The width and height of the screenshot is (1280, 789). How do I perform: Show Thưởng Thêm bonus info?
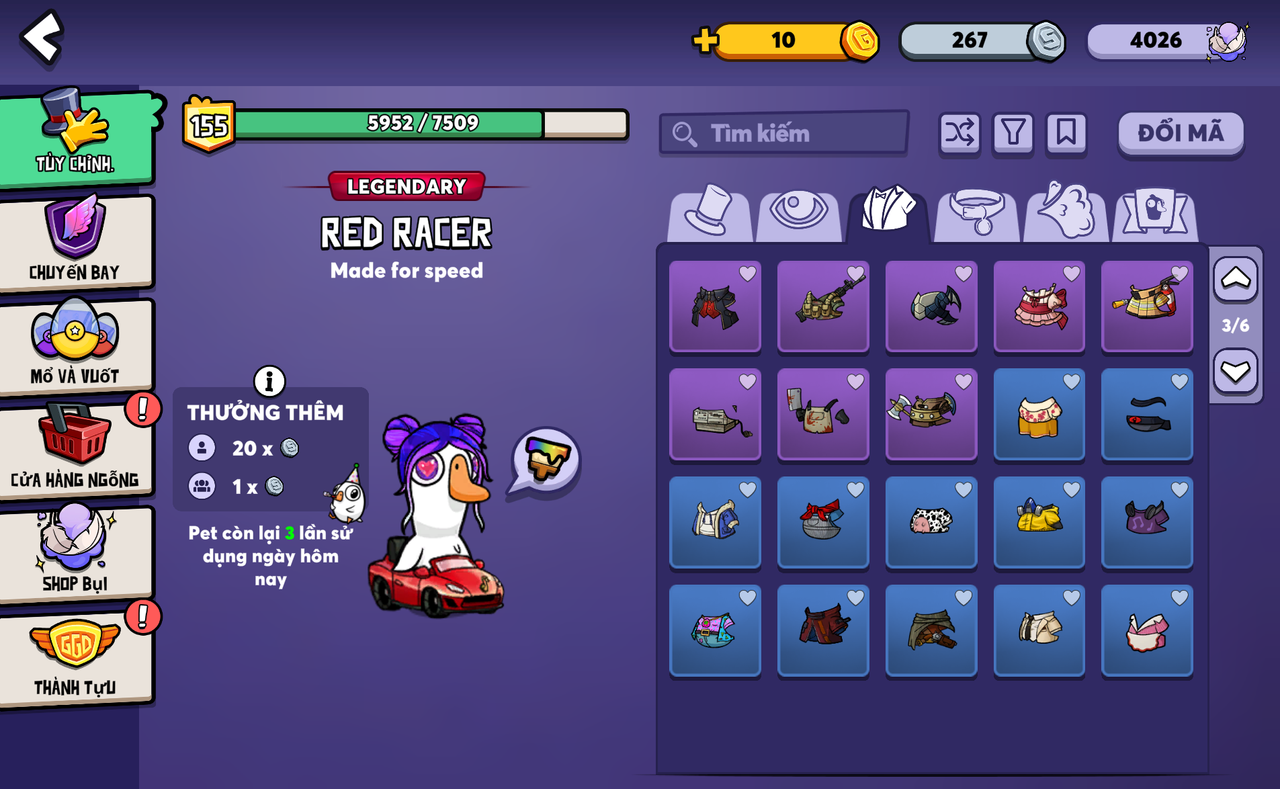click(269, 381)
